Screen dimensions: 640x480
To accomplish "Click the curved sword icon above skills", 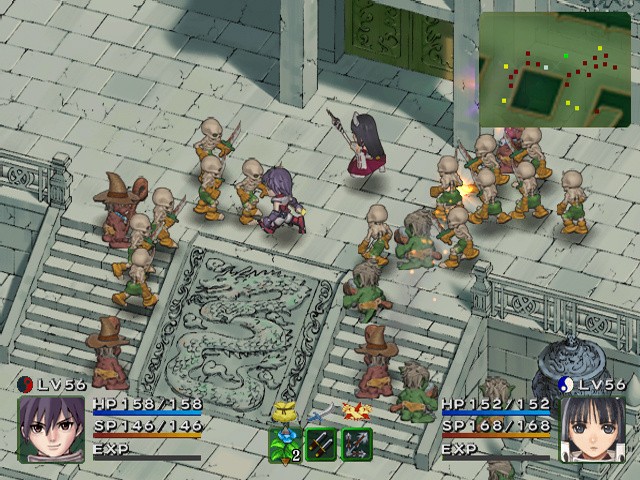I will tap(319, 414).
